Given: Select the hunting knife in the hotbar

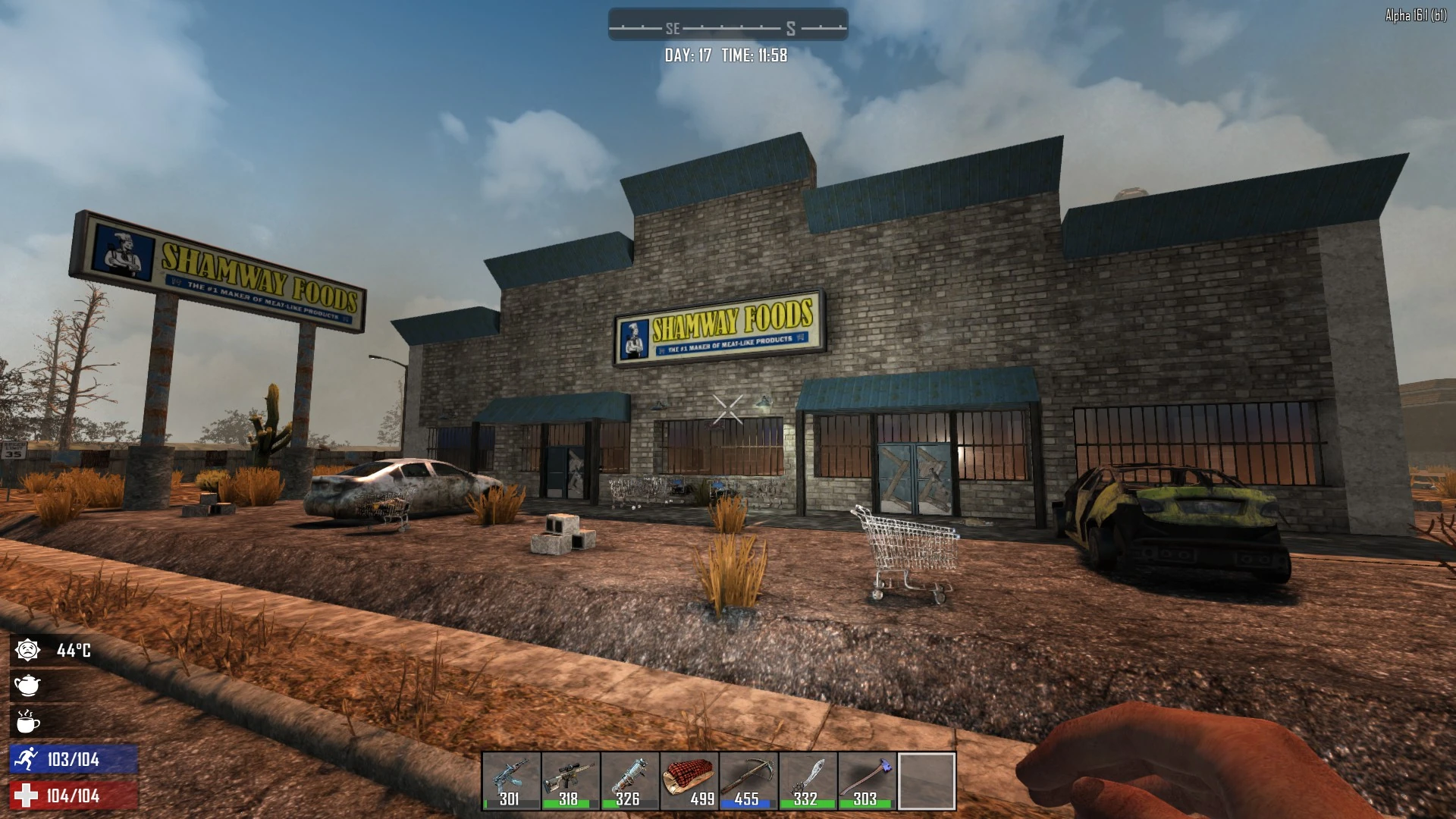Looking at the screenshot, I should pos(808,781).
